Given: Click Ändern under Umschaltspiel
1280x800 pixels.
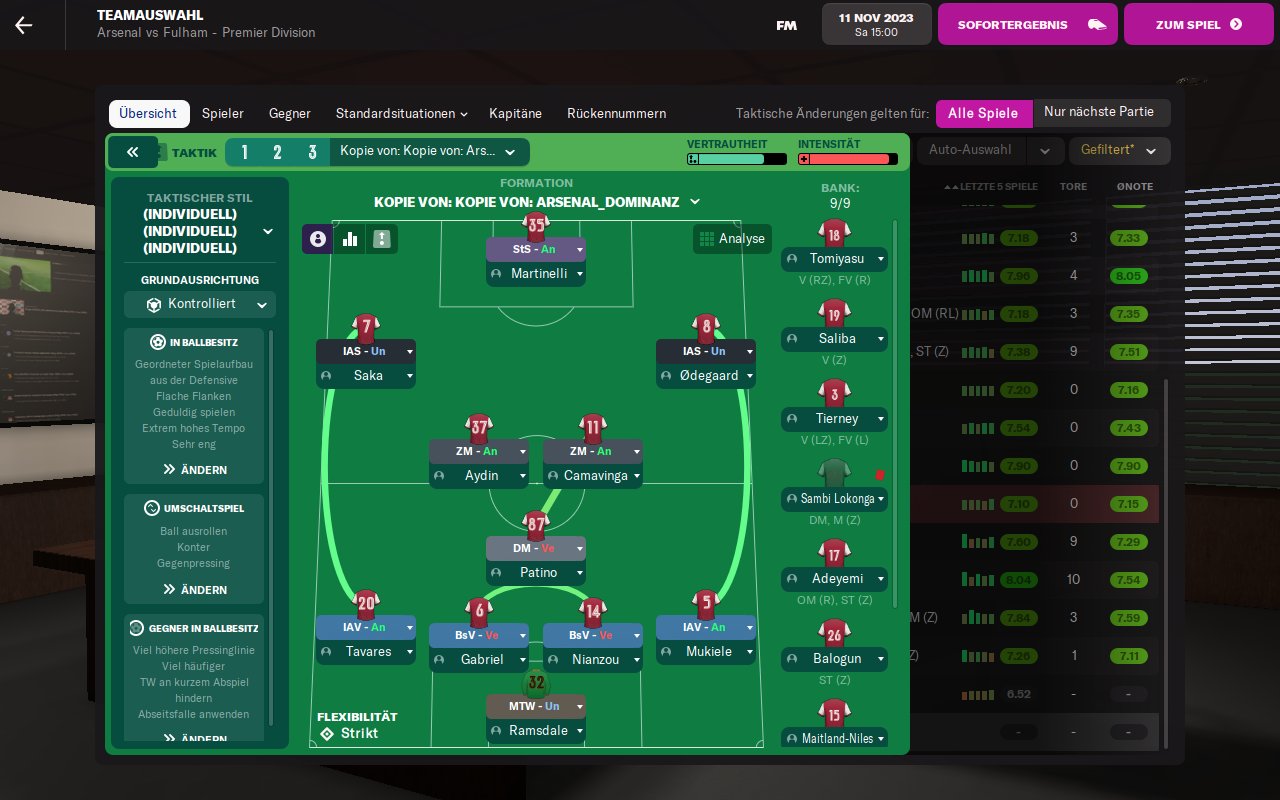Looking at the screenshot, I should tap(195, 590).
